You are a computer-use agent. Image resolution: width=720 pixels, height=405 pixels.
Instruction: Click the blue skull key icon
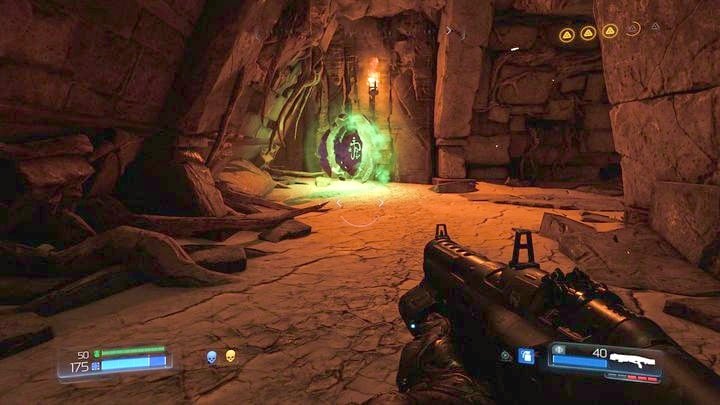pyautogui.click(x=212, y=356)
